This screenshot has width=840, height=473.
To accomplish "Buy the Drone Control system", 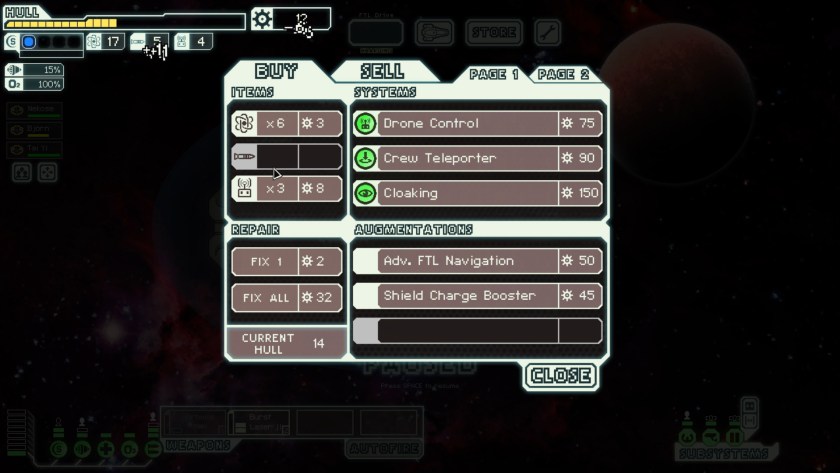I will coord(478,123).
